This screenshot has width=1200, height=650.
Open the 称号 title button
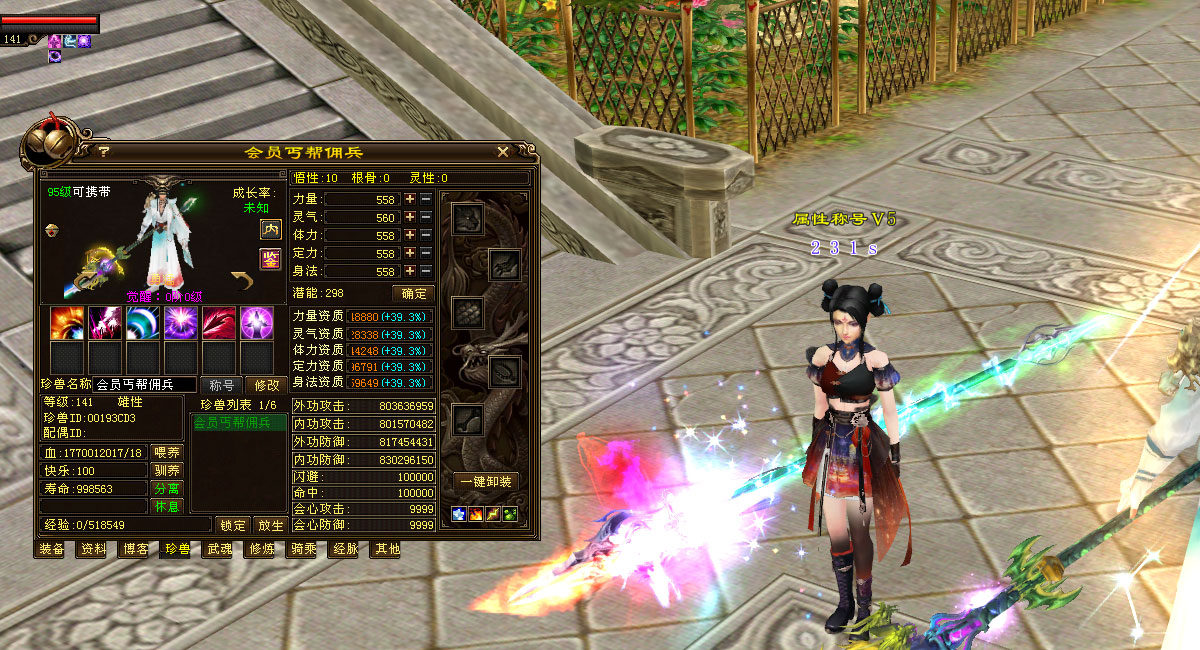click(222, 385)
